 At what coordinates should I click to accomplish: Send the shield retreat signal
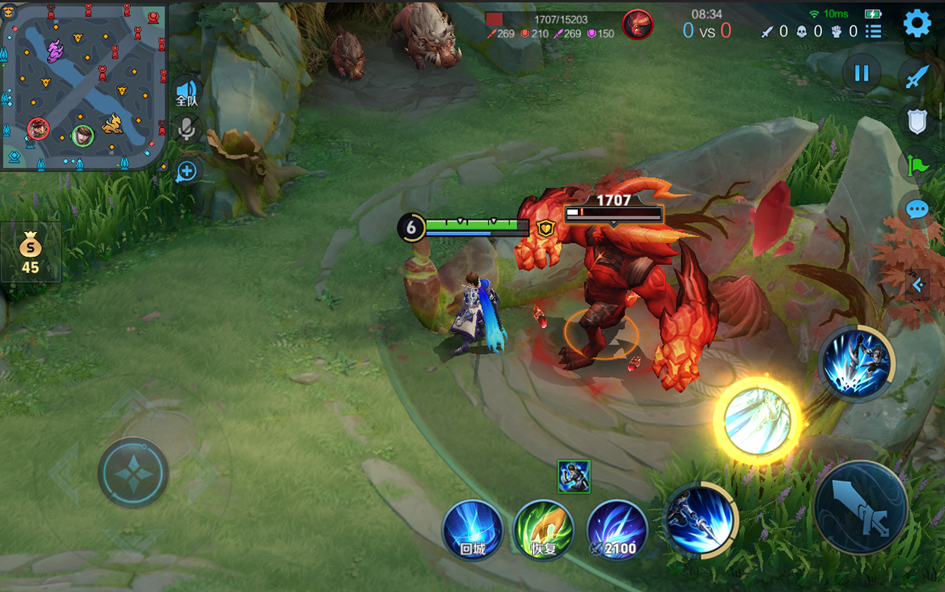917,121
